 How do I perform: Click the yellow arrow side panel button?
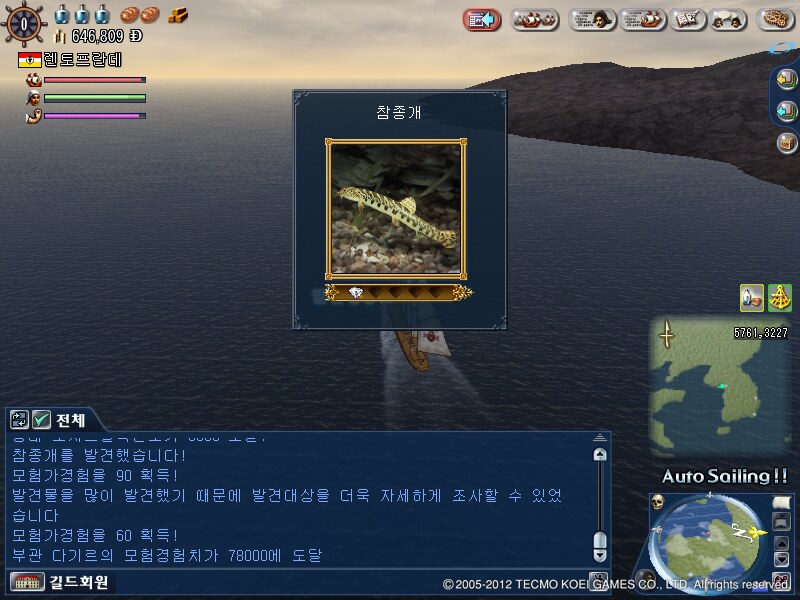[787, 80]
